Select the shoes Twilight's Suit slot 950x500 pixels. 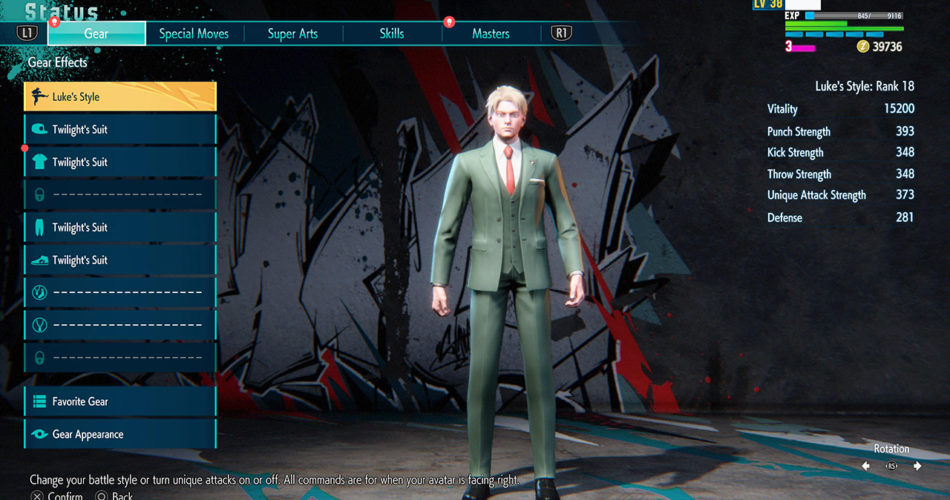coord(120,260)
